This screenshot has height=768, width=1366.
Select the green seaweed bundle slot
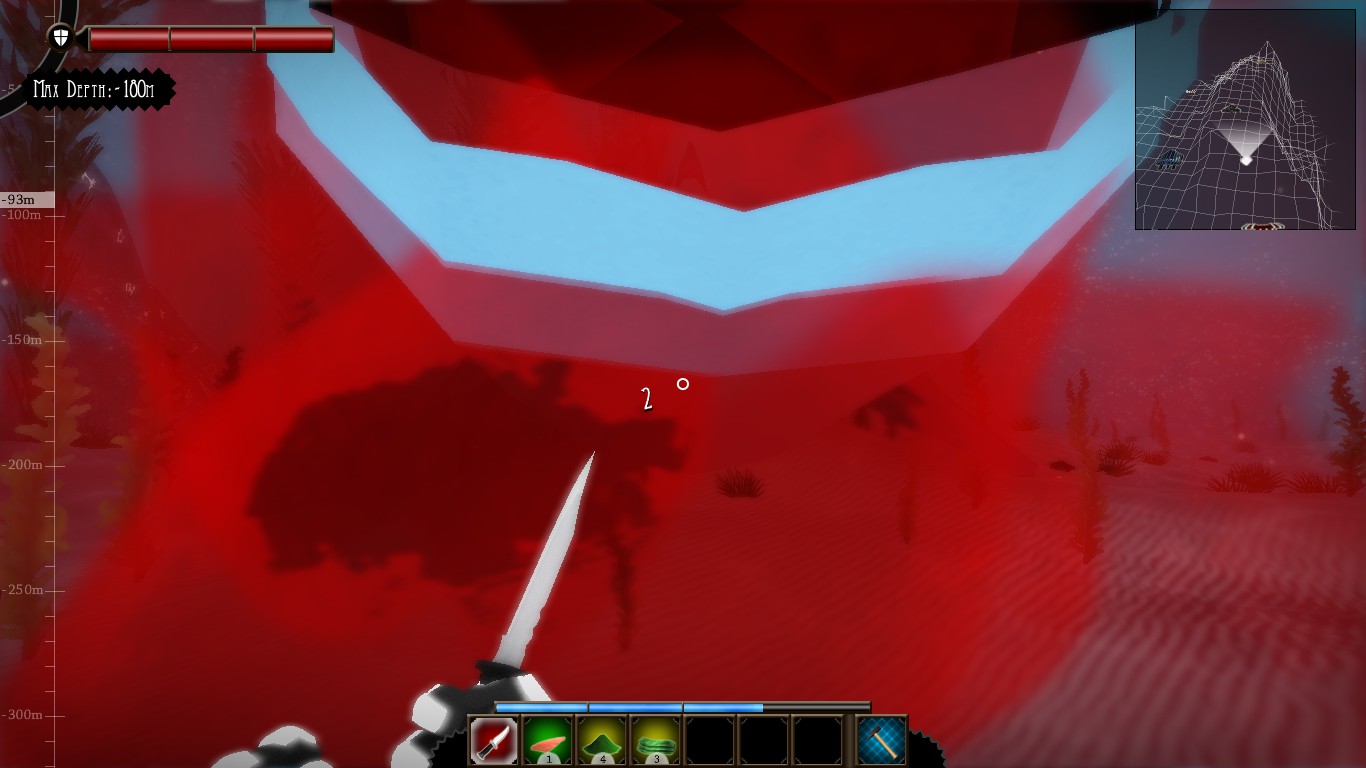[x=656, y=741]
